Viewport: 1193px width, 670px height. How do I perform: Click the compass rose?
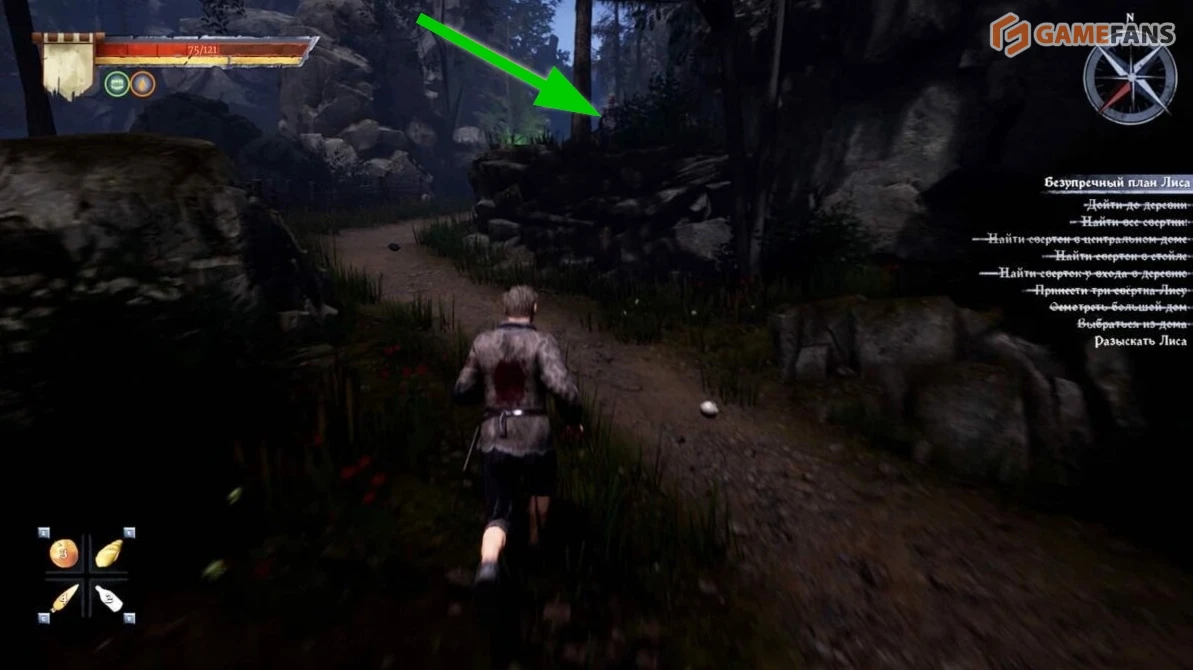coord(1130,82)
